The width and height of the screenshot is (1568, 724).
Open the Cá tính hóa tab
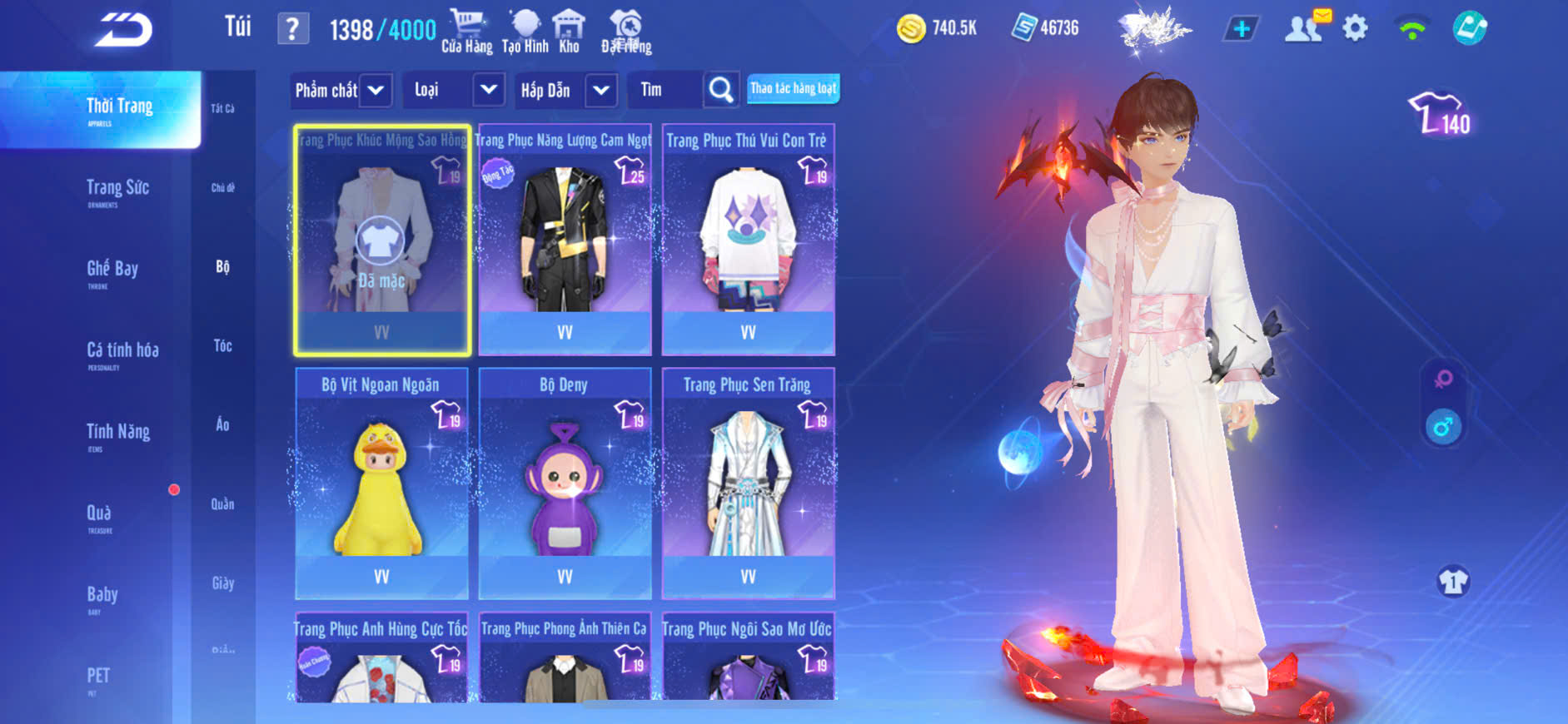tap(122, 351)
